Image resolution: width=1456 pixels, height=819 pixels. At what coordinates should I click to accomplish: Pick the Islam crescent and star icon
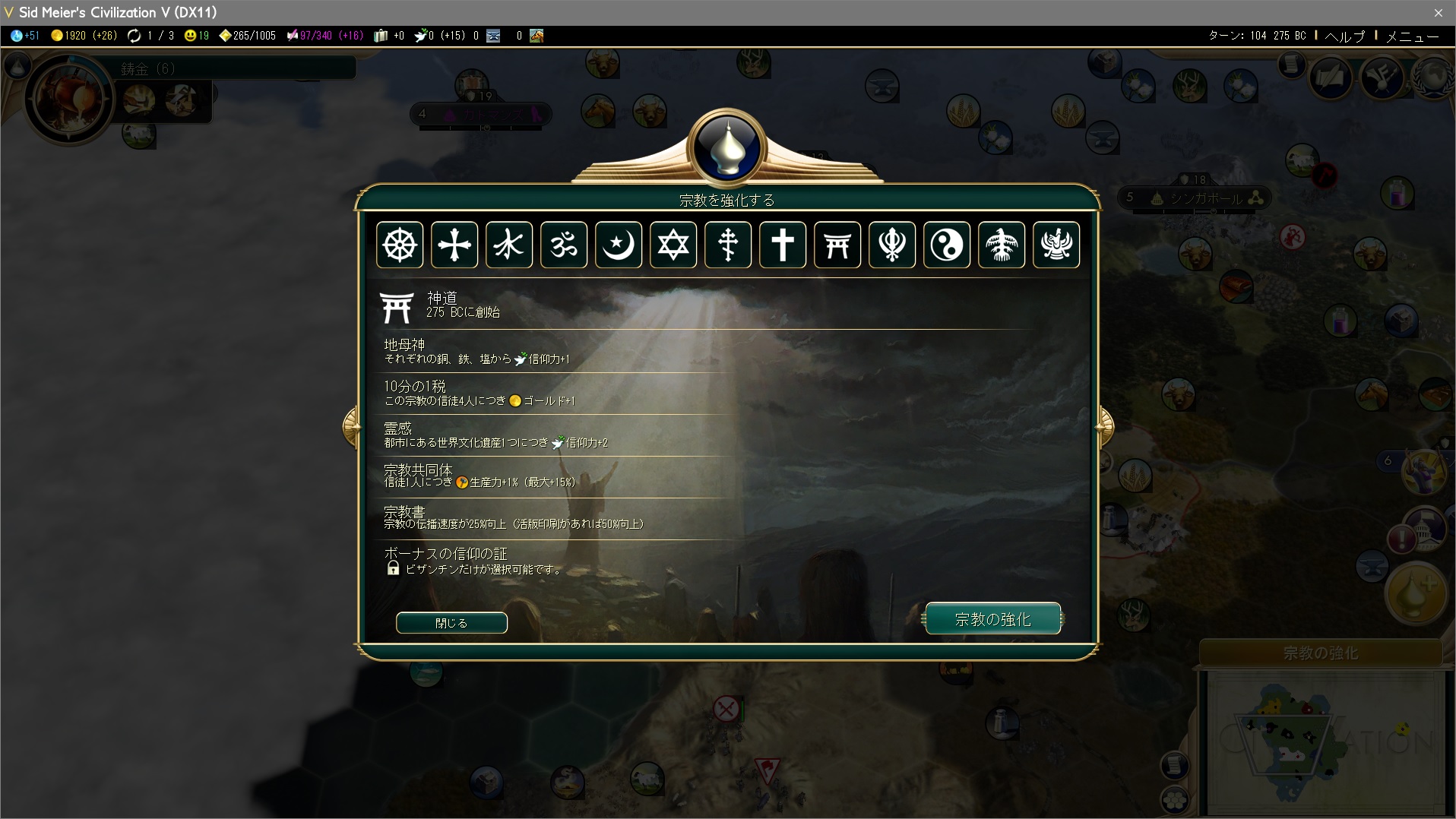619,245
